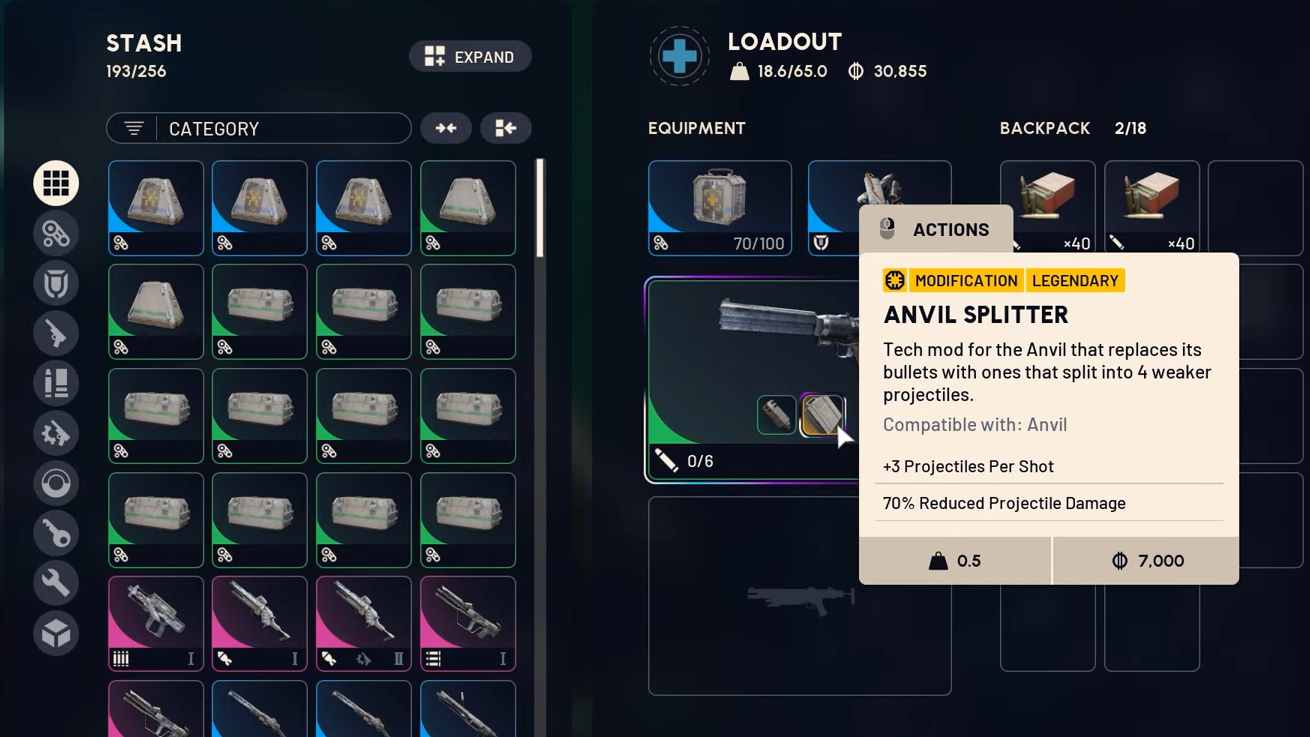Filter stash by the round ring icon
The width and height of the screenshot is (1310, 737).
pos(56,483)
